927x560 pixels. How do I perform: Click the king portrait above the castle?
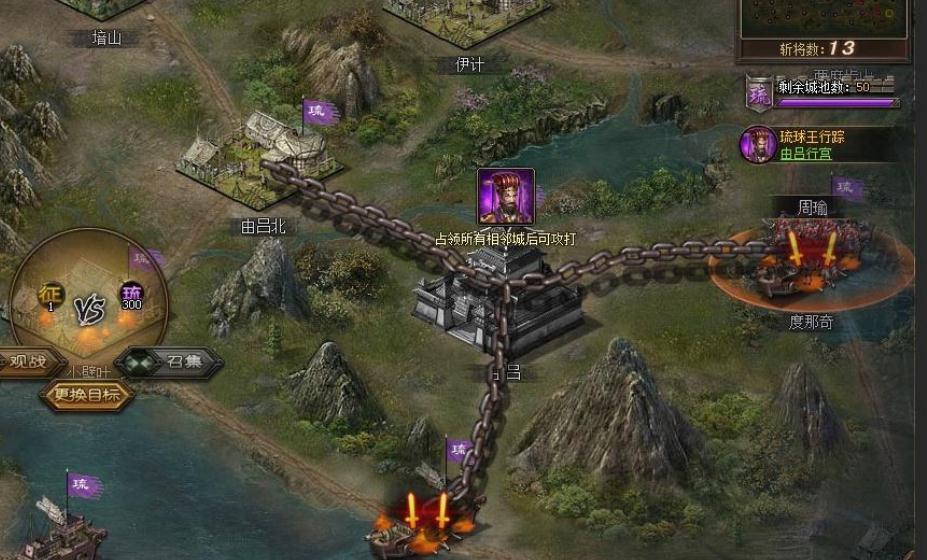[x=505, y=196]
